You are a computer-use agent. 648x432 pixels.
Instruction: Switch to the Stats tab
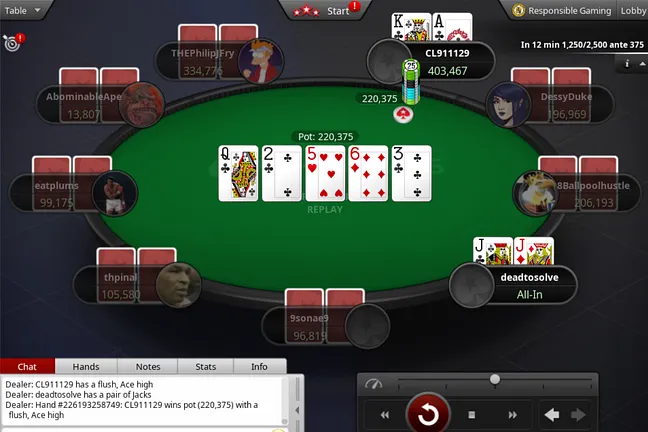205,367
